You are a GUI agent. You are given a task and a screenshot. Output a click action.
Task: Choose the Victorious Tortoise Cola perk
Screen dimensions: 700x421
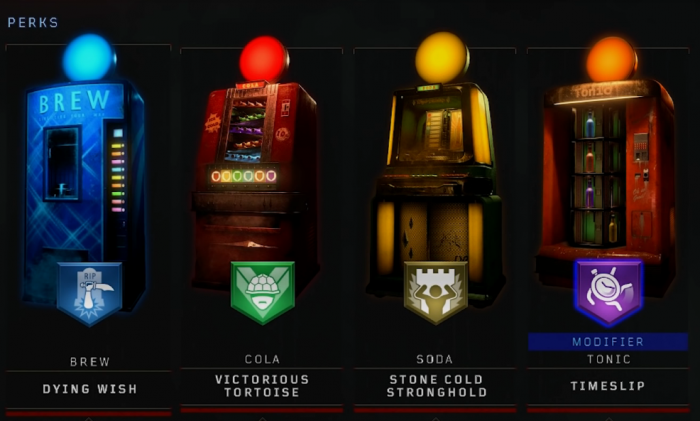pyautogui.click(x=262, y=385)
